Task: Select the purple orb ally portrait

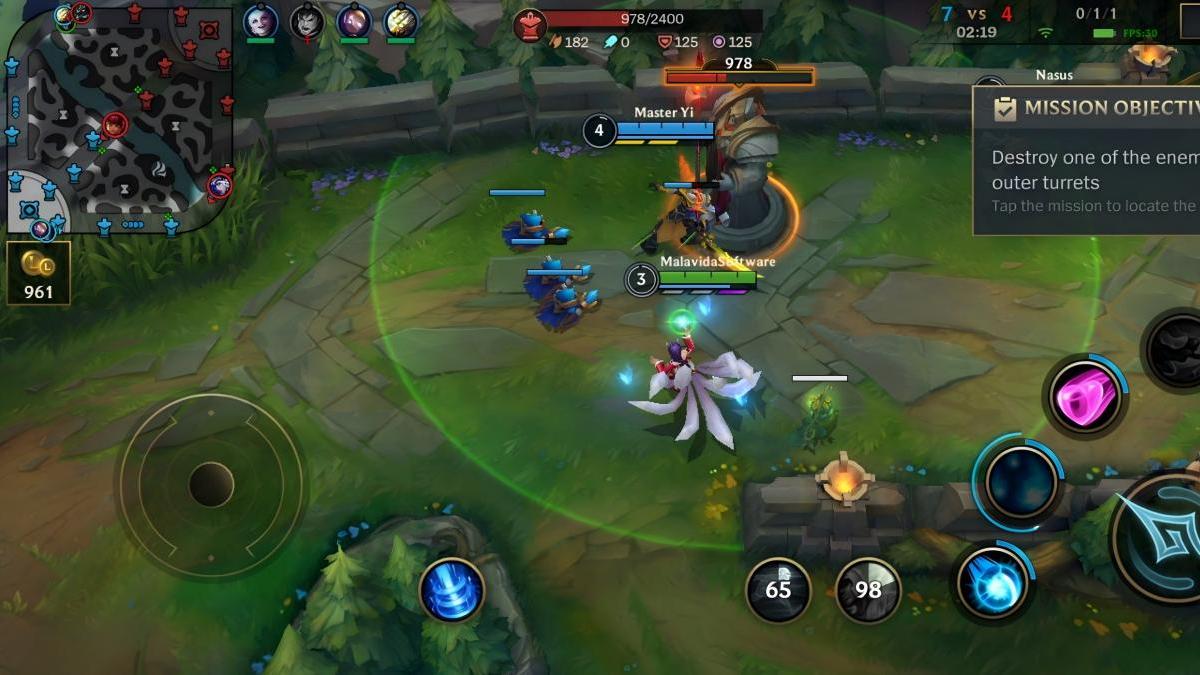Action: click(x=354, y=20)
